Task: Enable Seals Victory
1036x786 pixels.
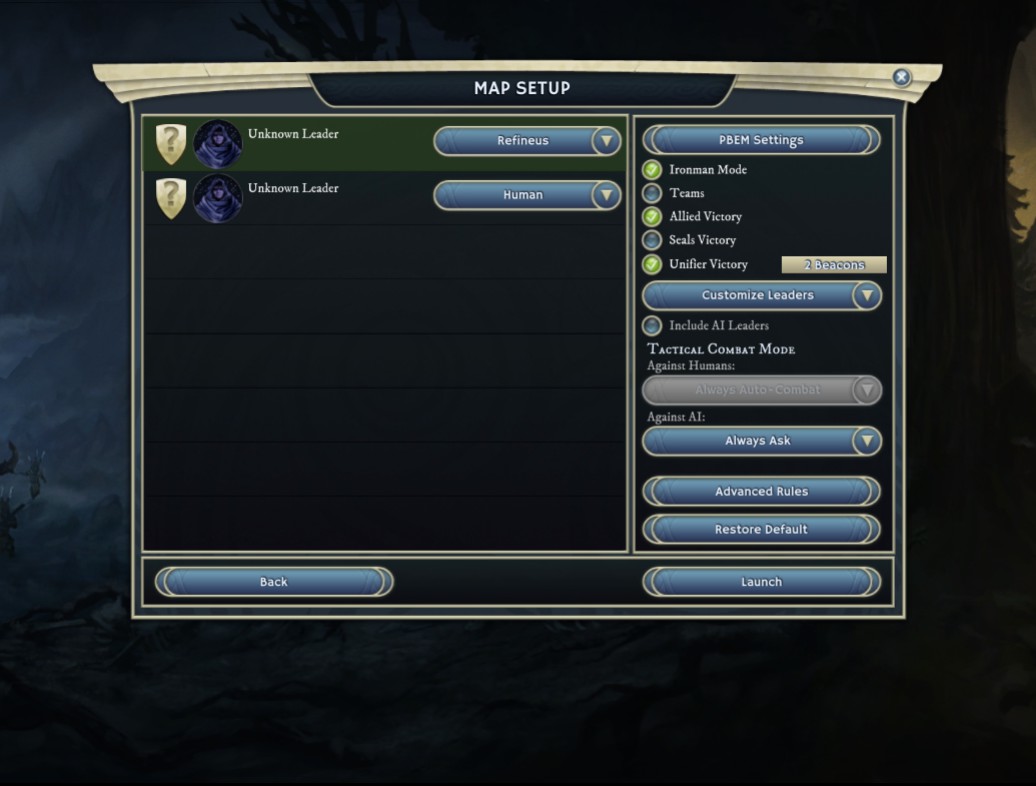Action: [x=652, y=240]
